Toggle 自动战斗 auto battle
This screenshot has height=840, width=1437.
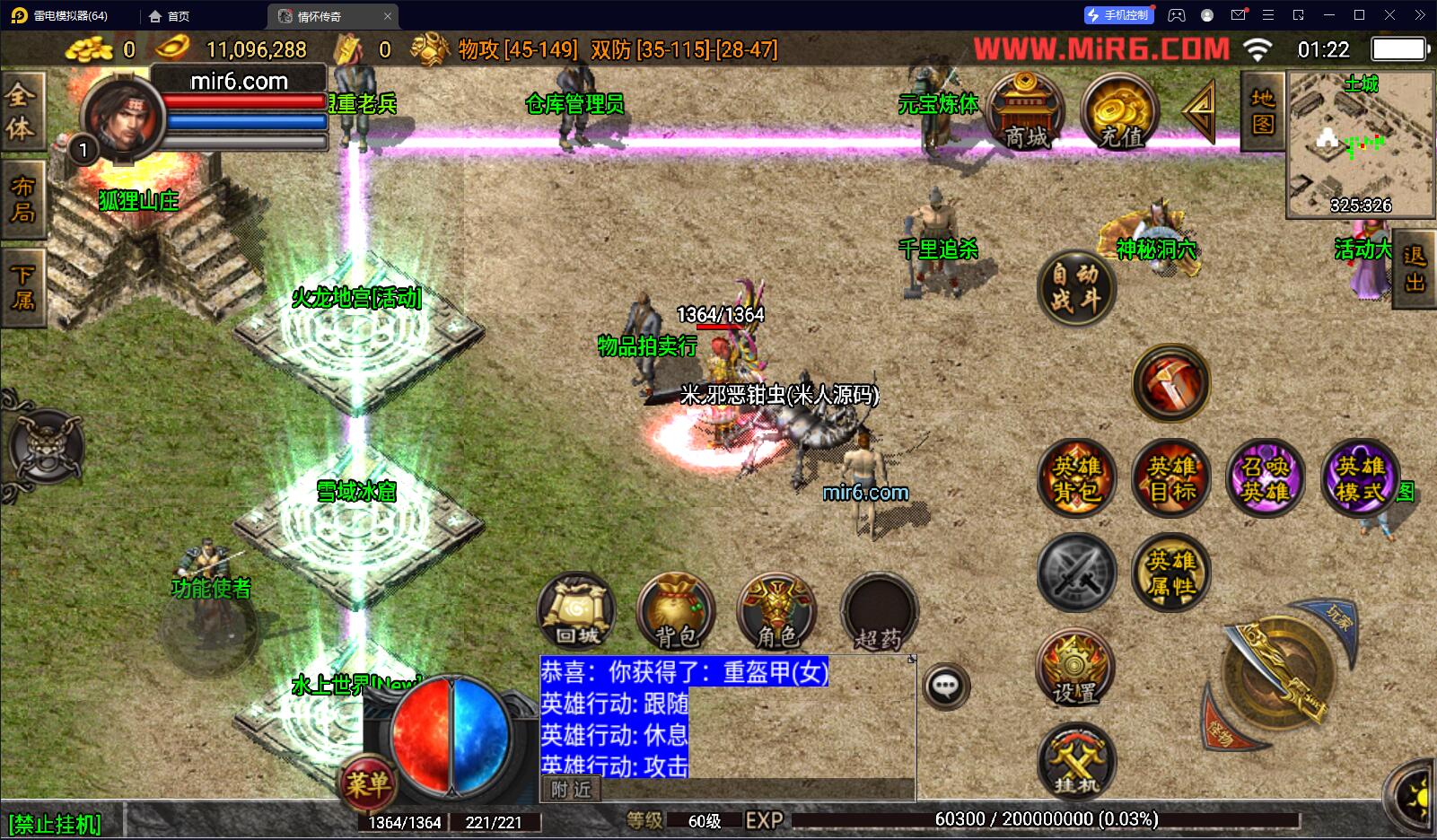coord(1076,287)
